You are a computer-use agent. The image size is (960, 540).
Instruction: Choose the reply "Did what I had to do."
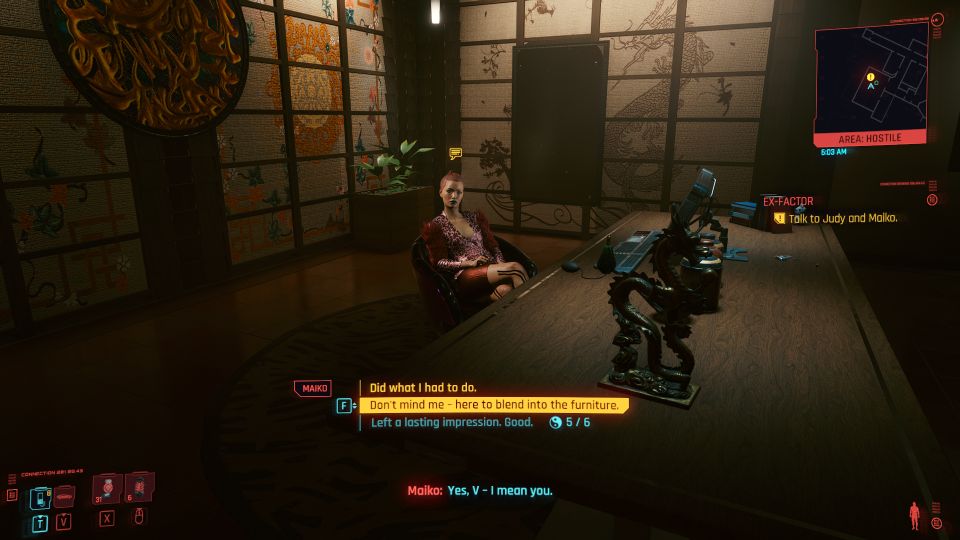[x=423, y=388]
